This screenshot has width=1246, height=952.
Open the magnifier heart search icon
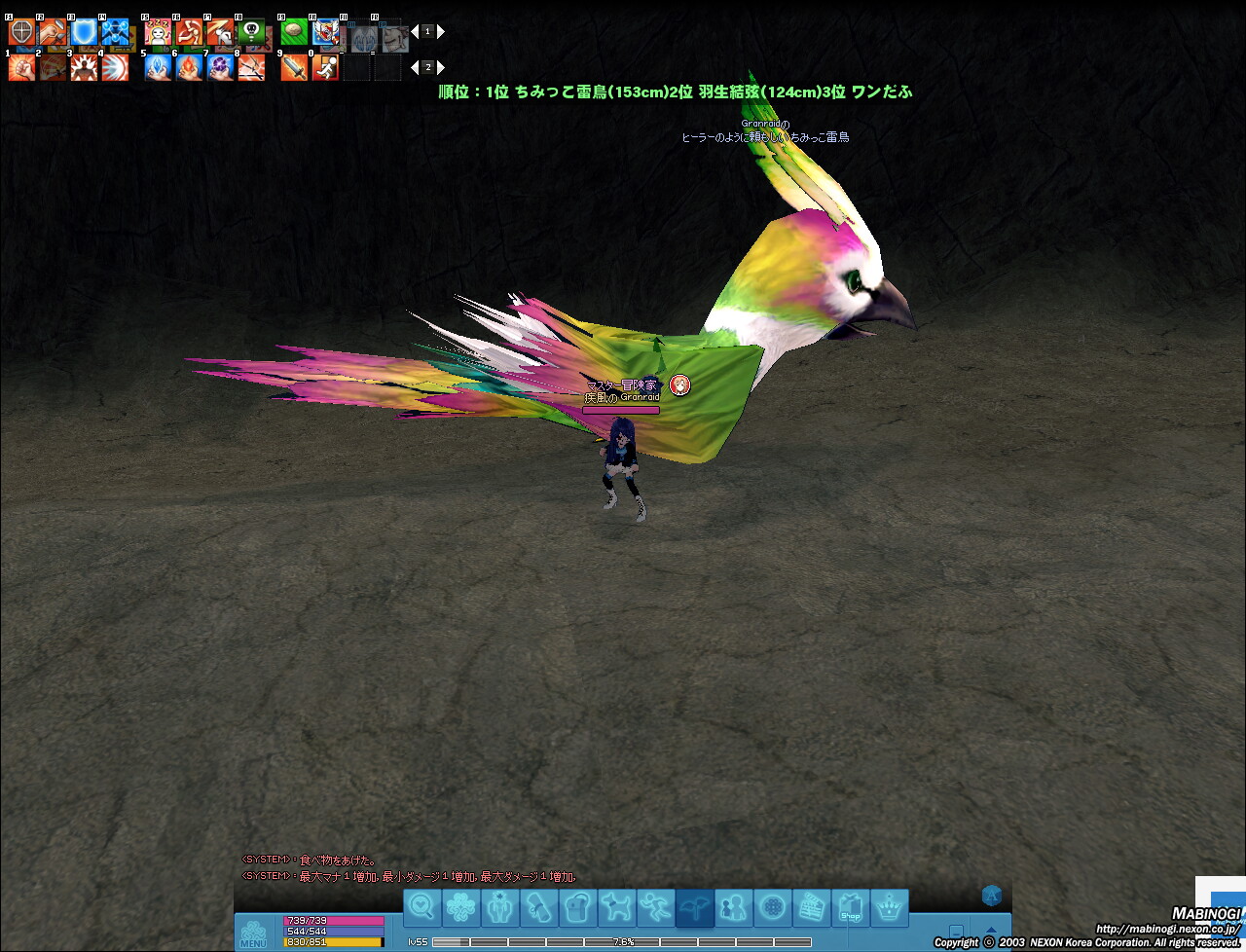[x=422, y=908]
